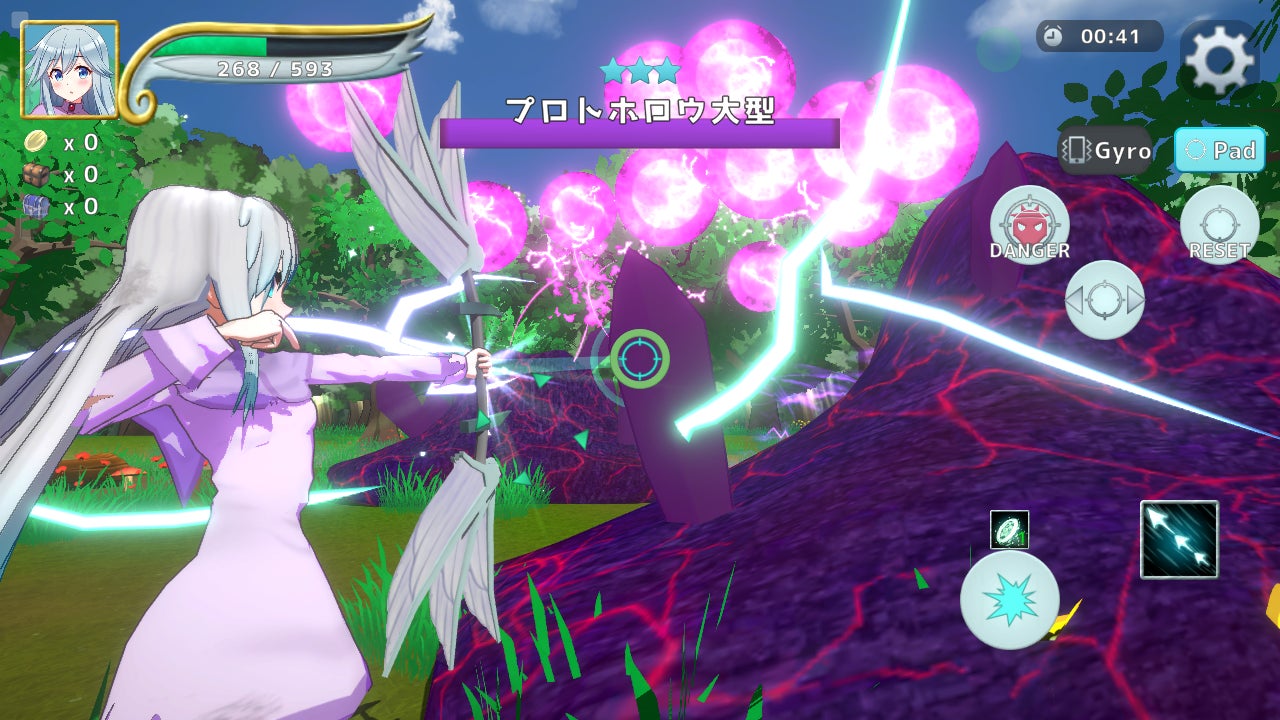Activate the triple arrow skill
This screenshot has width=1280, height=720.
click(x=1179, y=540)
